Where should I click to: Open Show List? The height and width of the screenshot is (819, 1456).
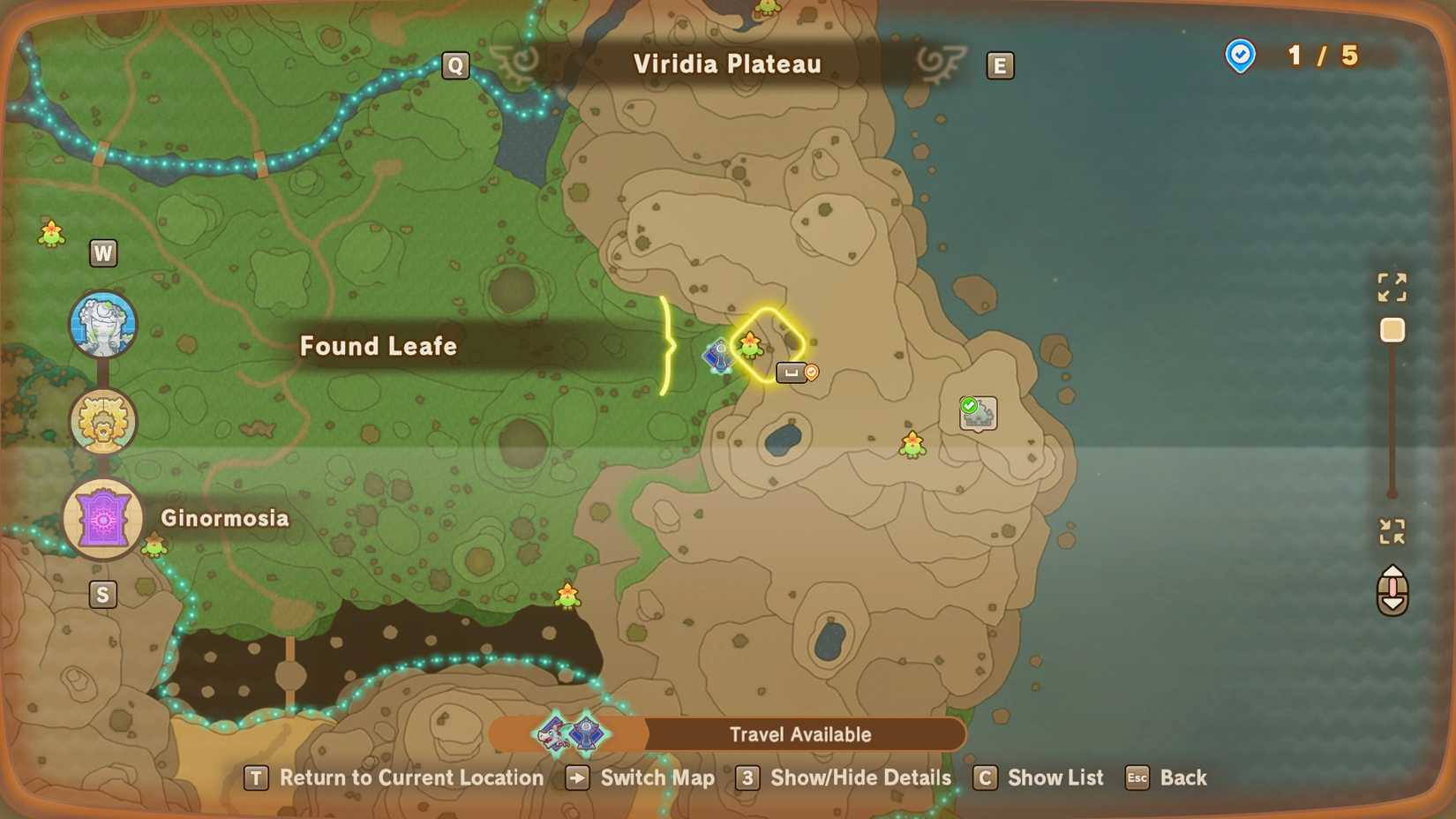click(x=1055, y=778)
